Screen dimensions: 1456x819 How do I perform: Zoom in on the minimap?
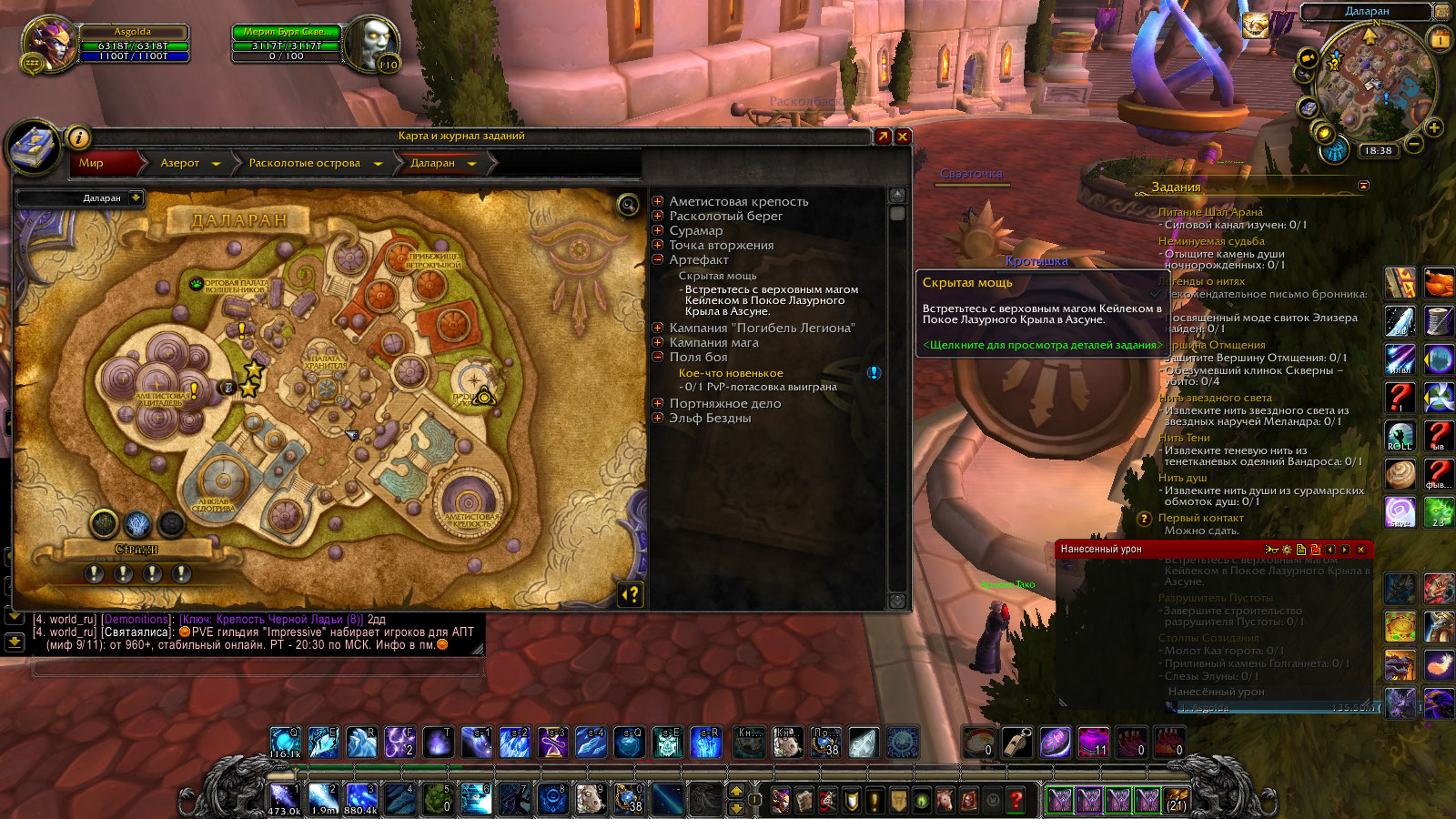pyautogui.click(x=1434, y=127)
